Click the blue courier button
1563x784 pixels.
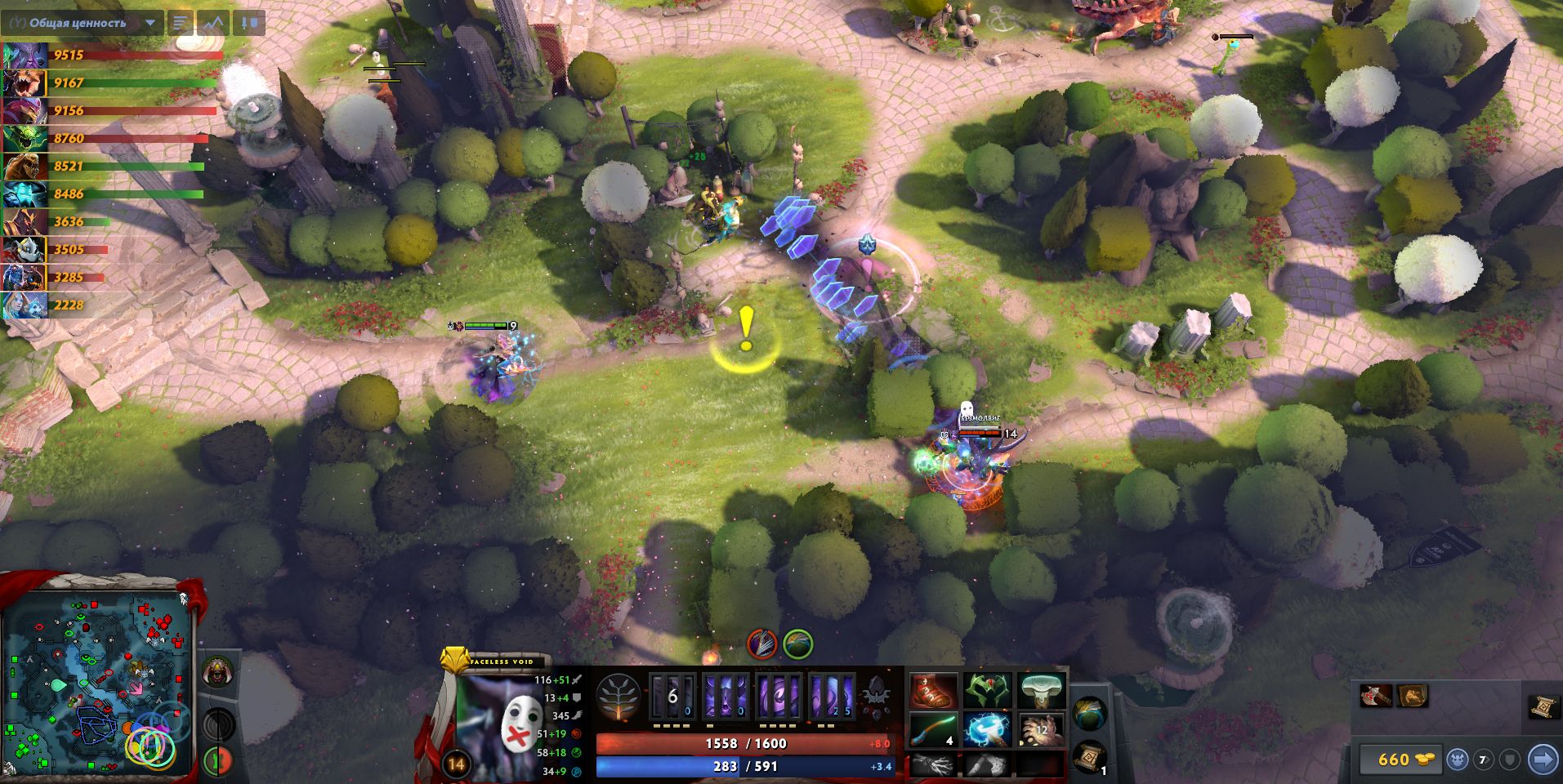point(1457,759)
